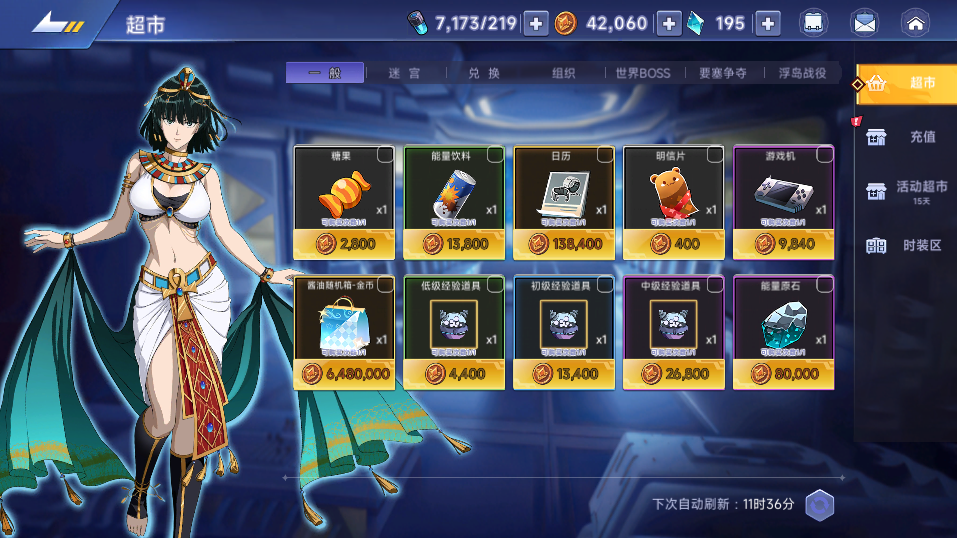957x538 pixels.
Task: Select the 世界BOSS tab
Action: tap(643, 73)
